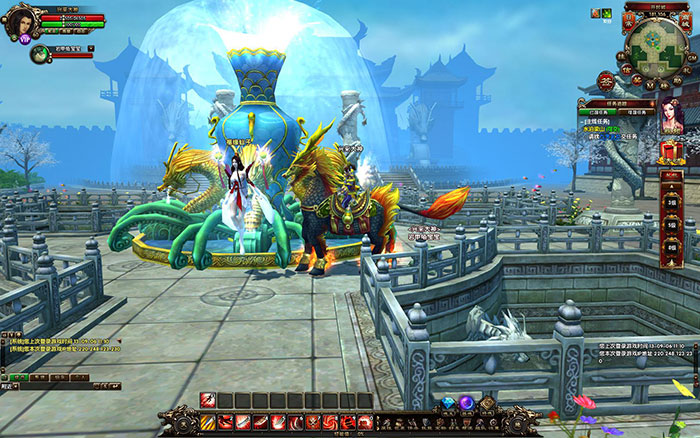
Task: Open the large red round emblem button
Action: coord(604,81)
